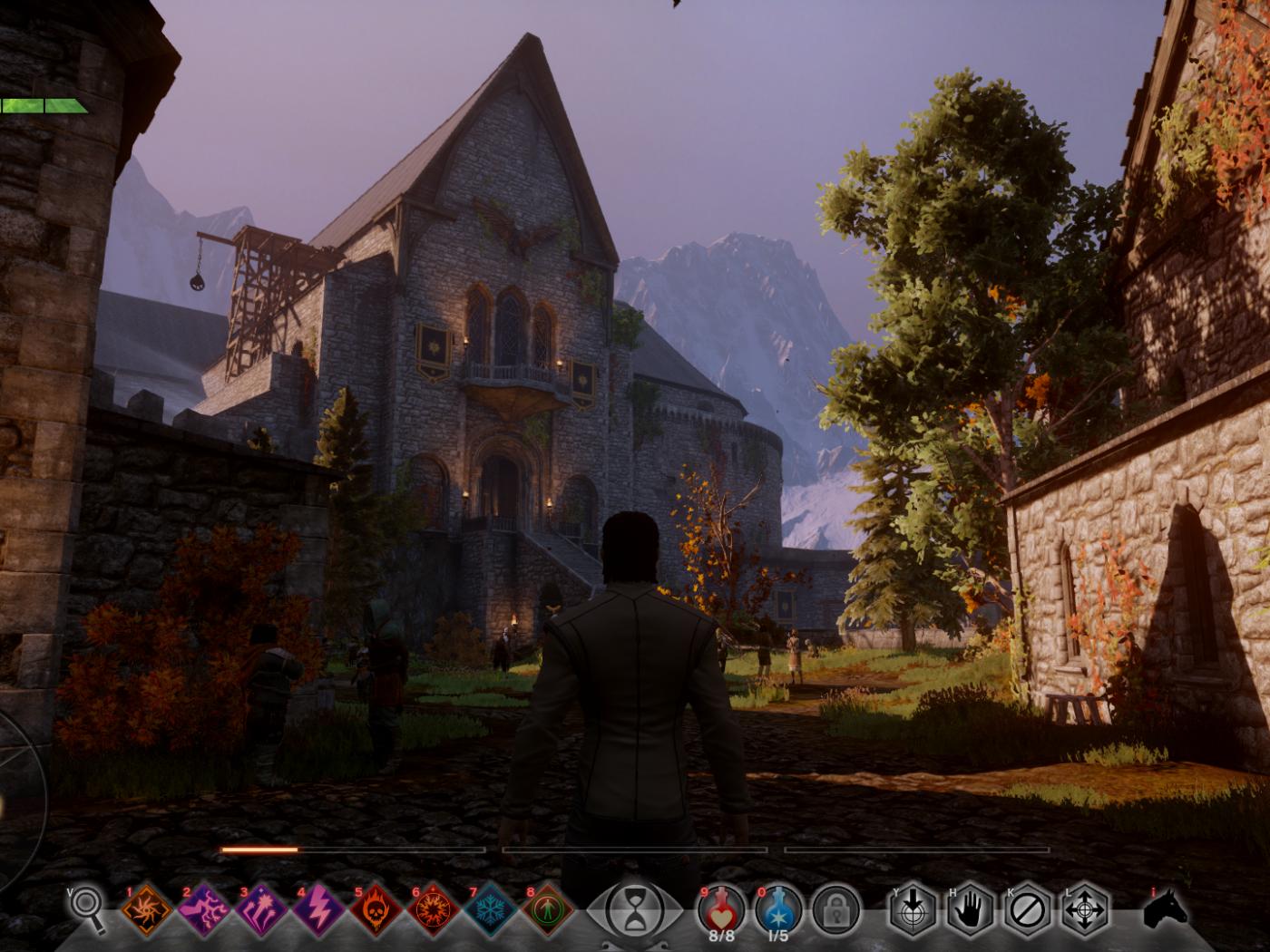This screenshot has height=952, width=1270.
Task: Activate the magnifying glass search tool
Action: point(87,910)
